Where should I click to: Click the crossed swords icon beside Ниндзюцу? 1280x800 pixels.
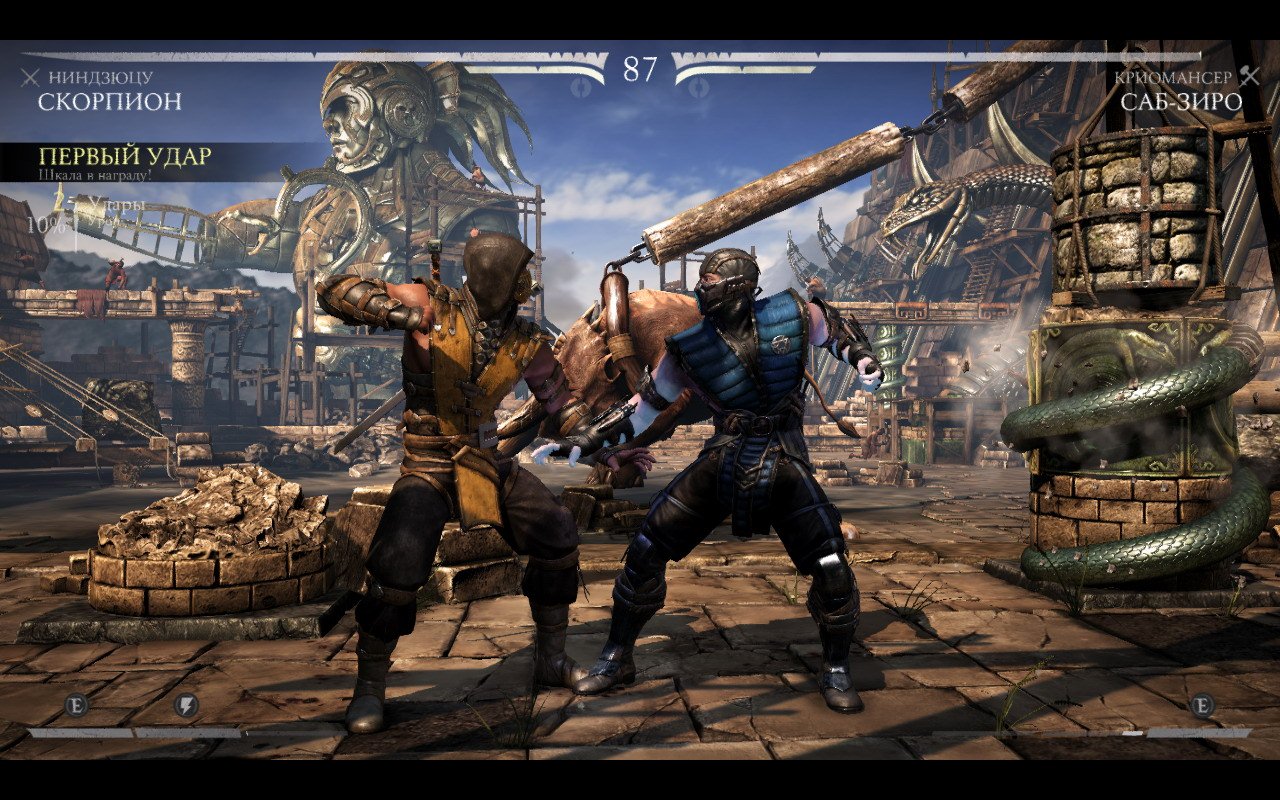click(30, 77)
